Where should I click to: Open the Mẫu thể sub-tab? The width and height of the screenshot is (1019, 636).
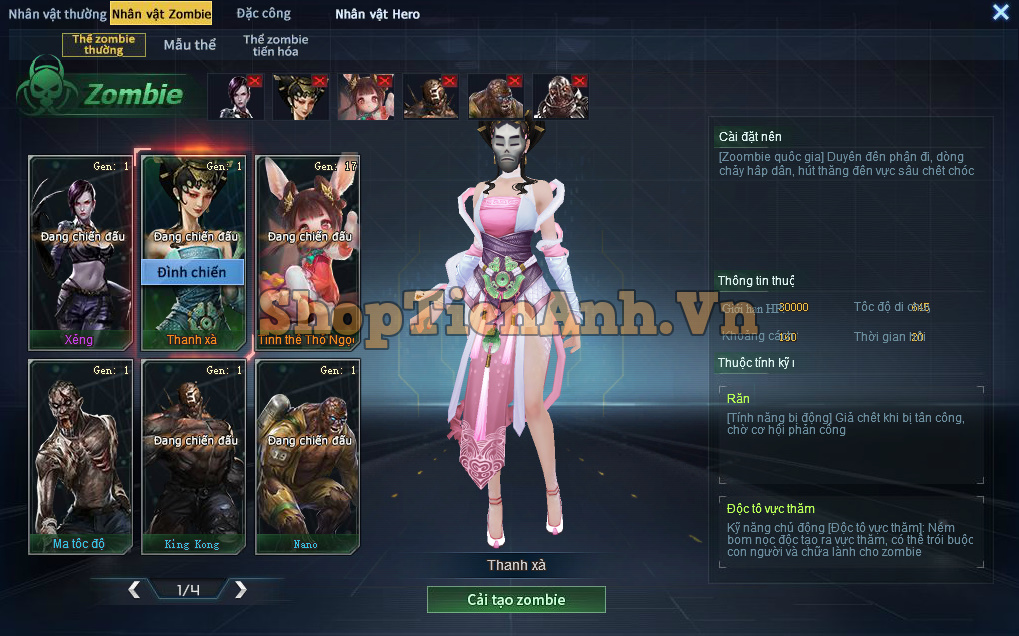coord(189,45)
